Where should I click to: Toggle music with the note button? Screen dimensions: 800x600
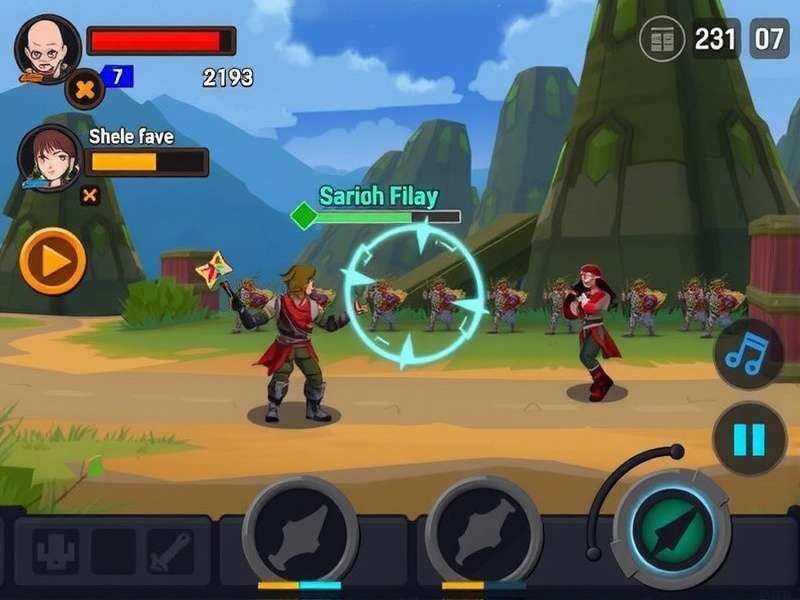pyautogui.click(x=749, y=354)
